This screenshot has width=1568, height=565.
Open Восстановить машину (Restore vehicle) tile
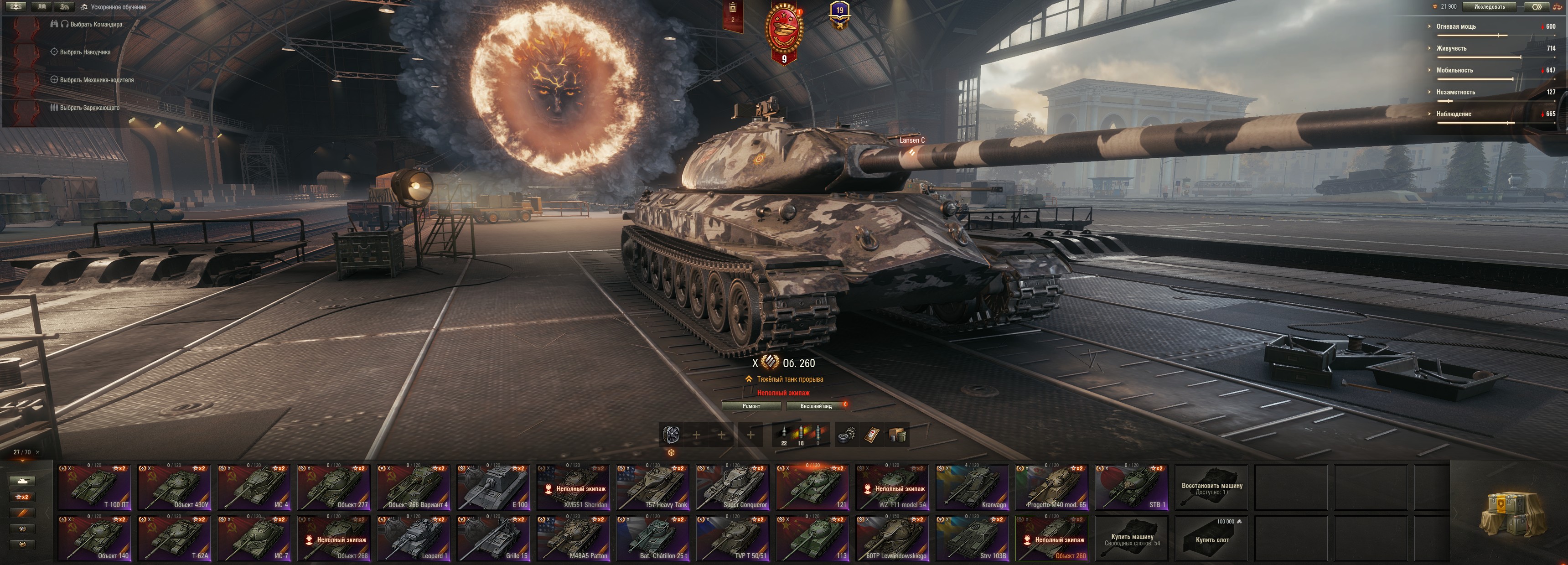(1211, 487)
